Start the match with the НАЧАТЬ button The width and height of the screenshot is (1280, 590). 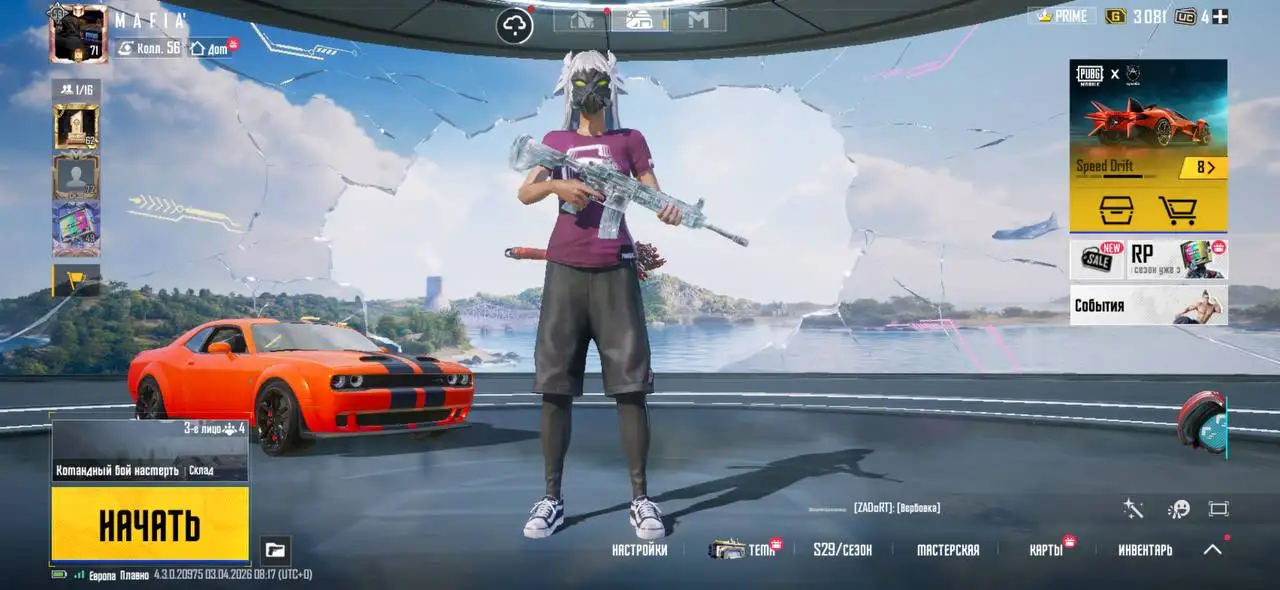pos(150,523)
